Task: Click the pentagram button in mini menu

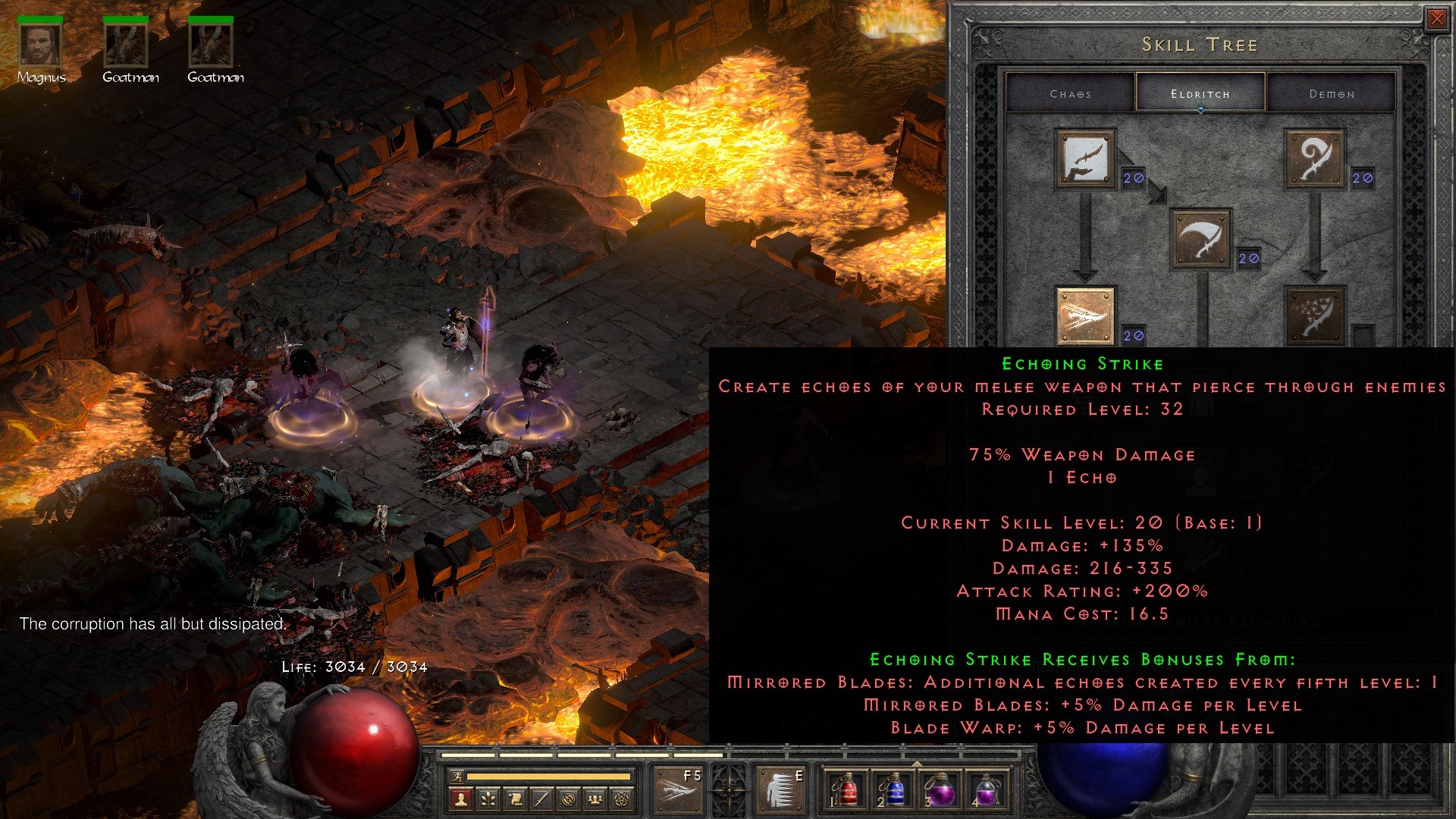Action: click(x=623, y=799)
